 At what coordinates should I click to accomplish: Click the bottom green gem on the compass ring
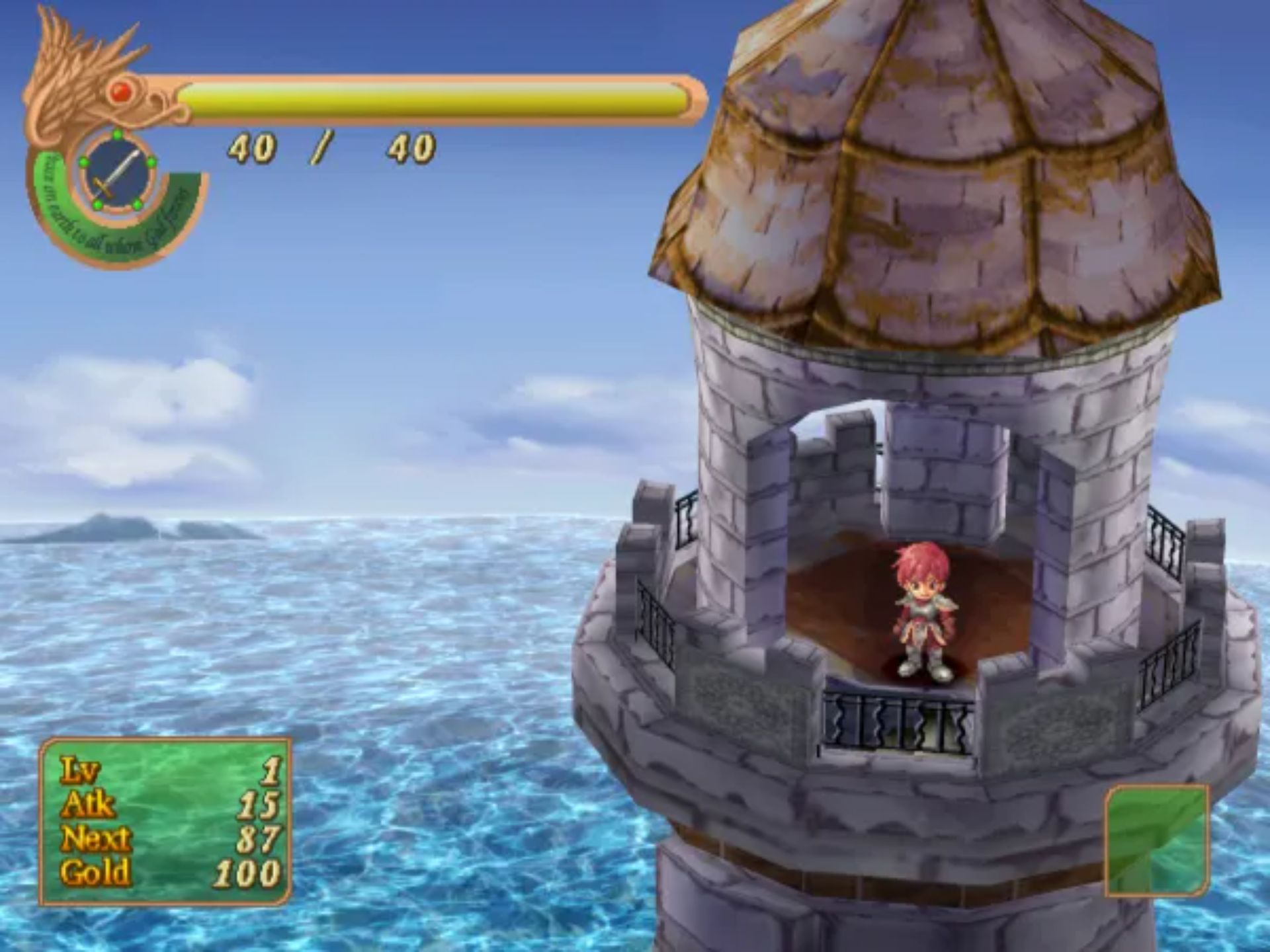coord(99,204)
